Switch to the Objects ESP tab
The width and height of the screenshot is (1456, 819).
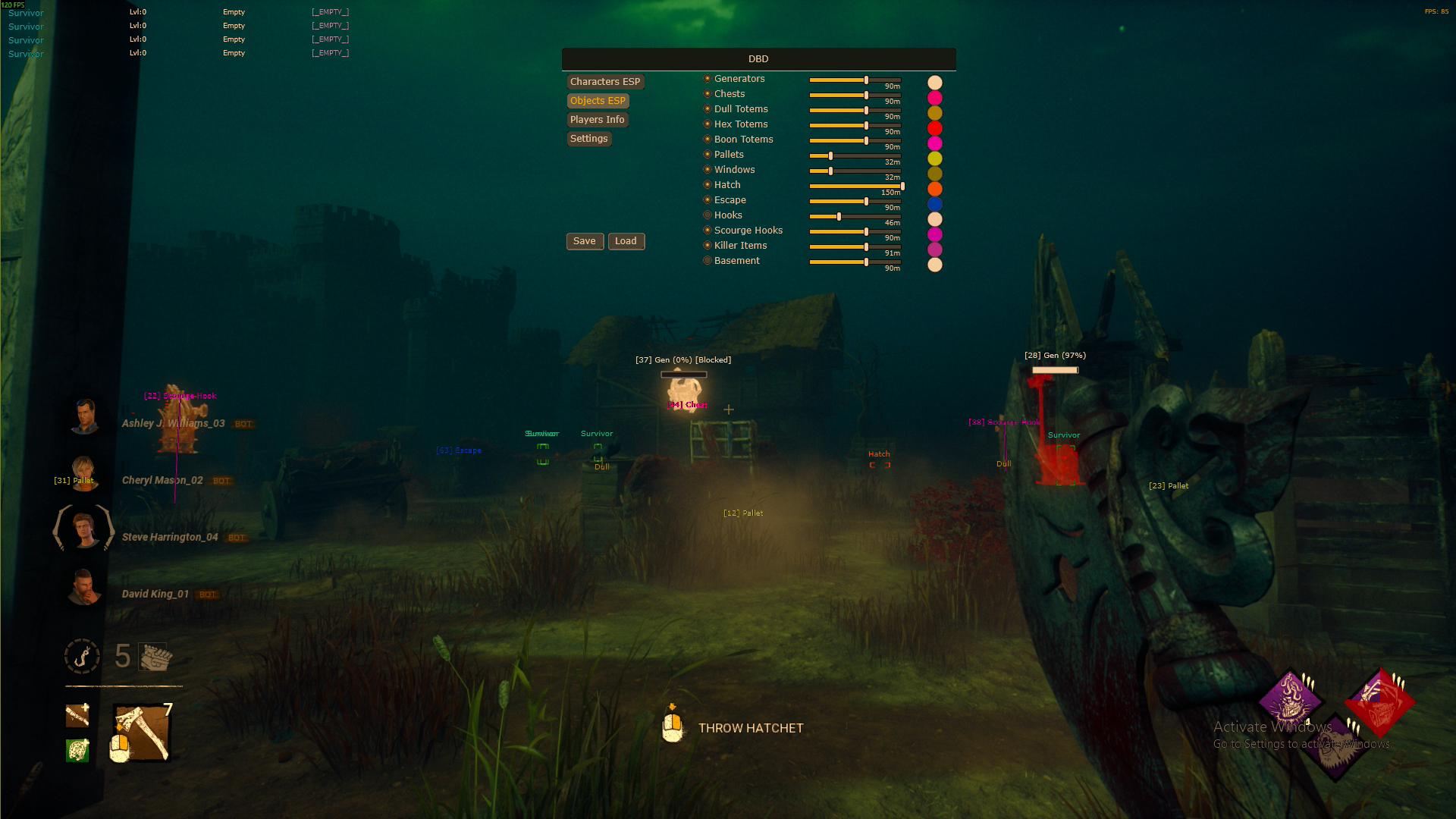598,101
